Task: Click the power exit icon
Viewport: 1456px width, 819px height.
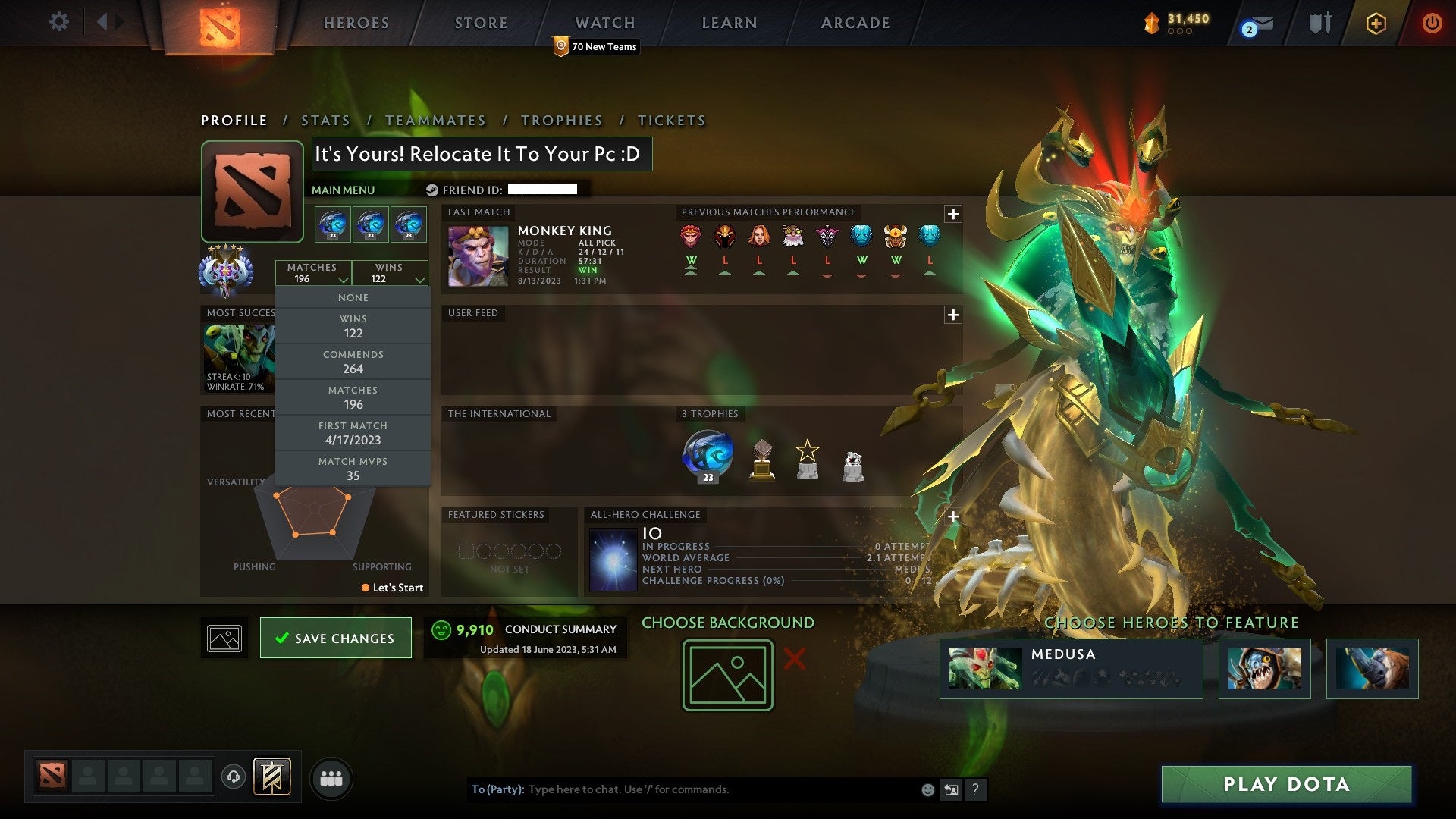Action: pos(1433,23)
